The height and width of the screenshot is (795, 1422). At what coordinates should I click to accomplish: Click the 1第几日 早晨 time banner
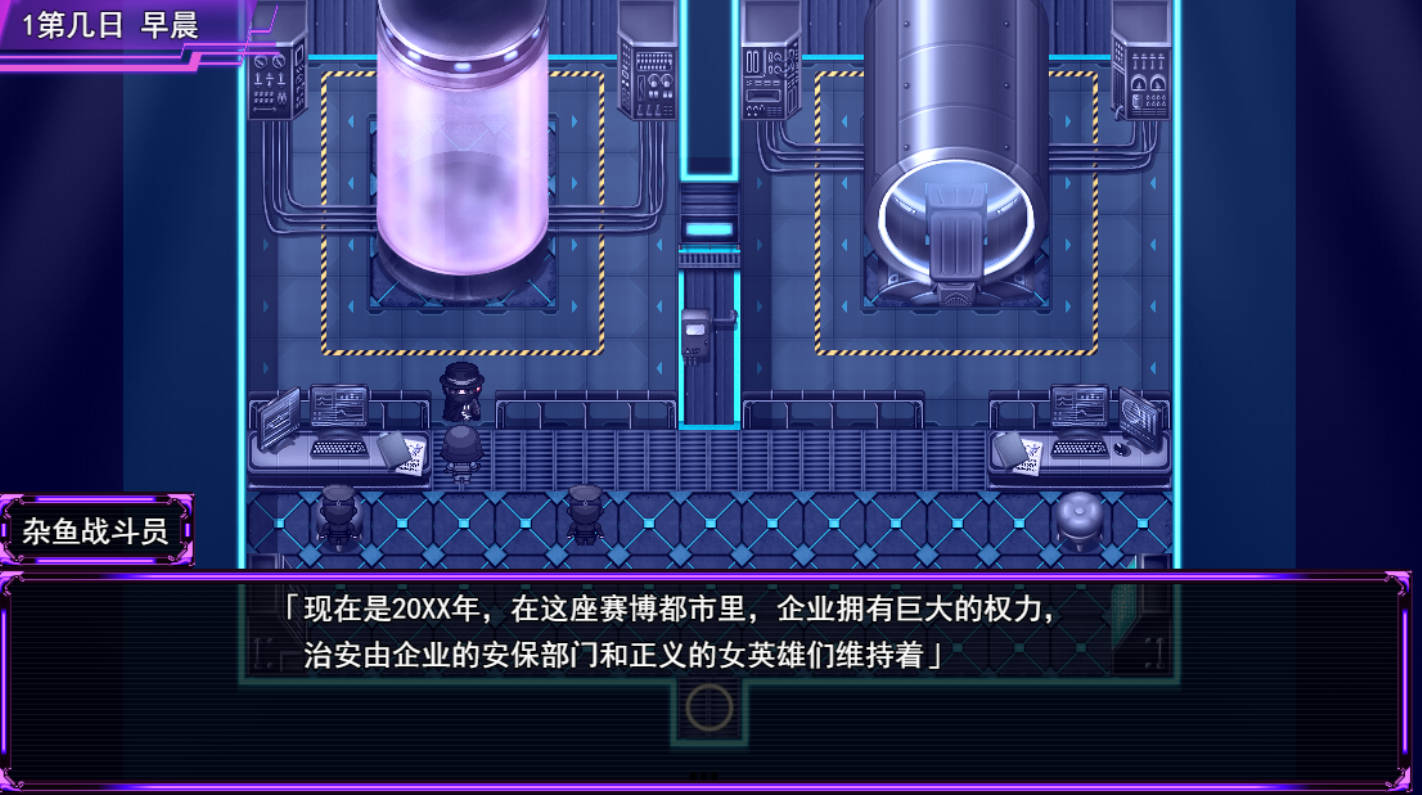pos(110,25)
